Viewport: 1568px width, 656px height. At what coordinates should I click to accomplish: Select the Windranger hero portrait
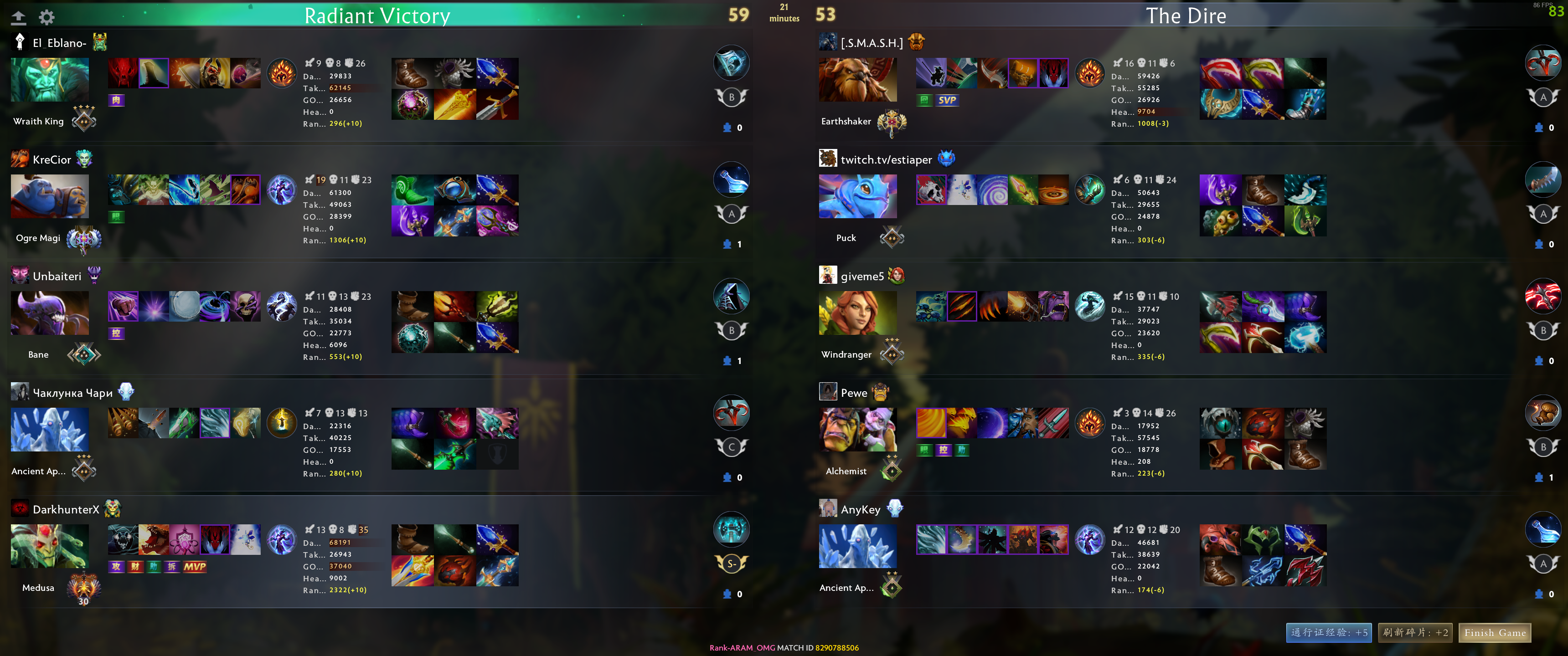[x=857, y=313]
